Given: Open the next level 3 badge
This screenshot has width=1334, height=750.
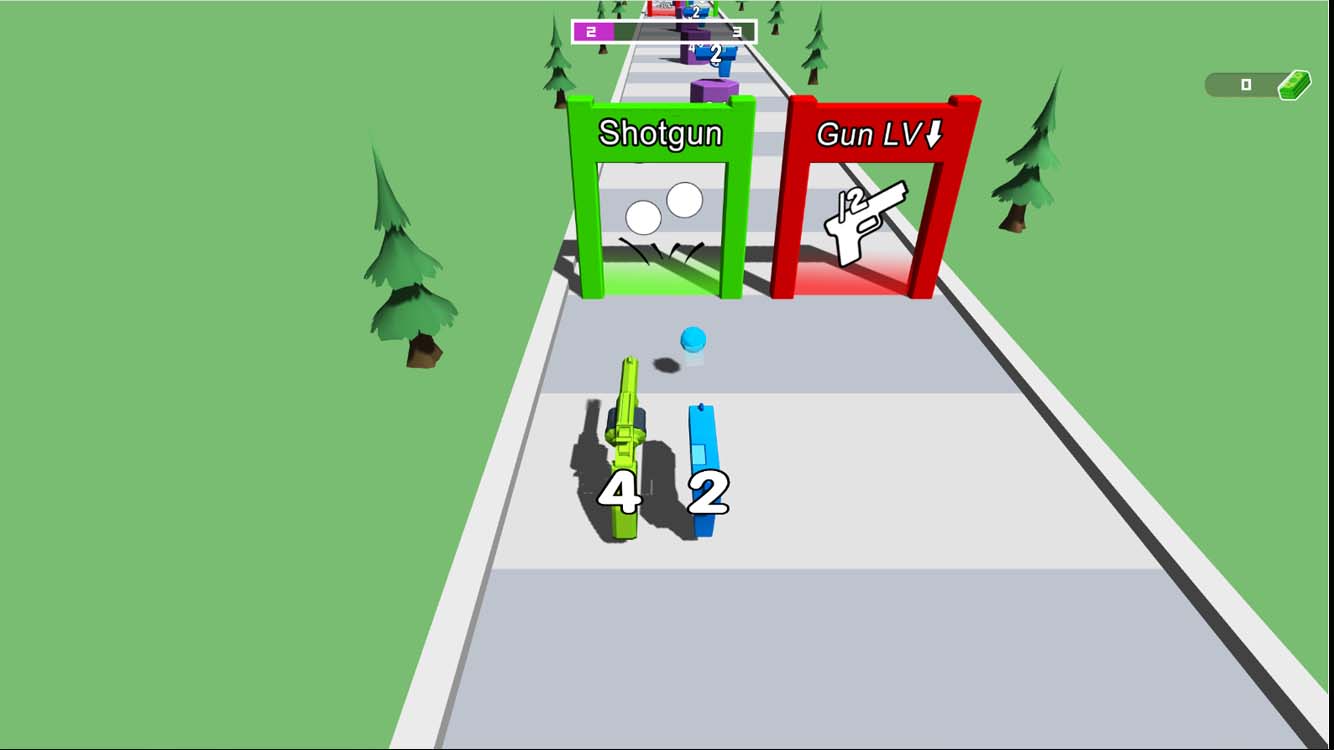Looking at the screenshot, I should click(x=737, y=32).
